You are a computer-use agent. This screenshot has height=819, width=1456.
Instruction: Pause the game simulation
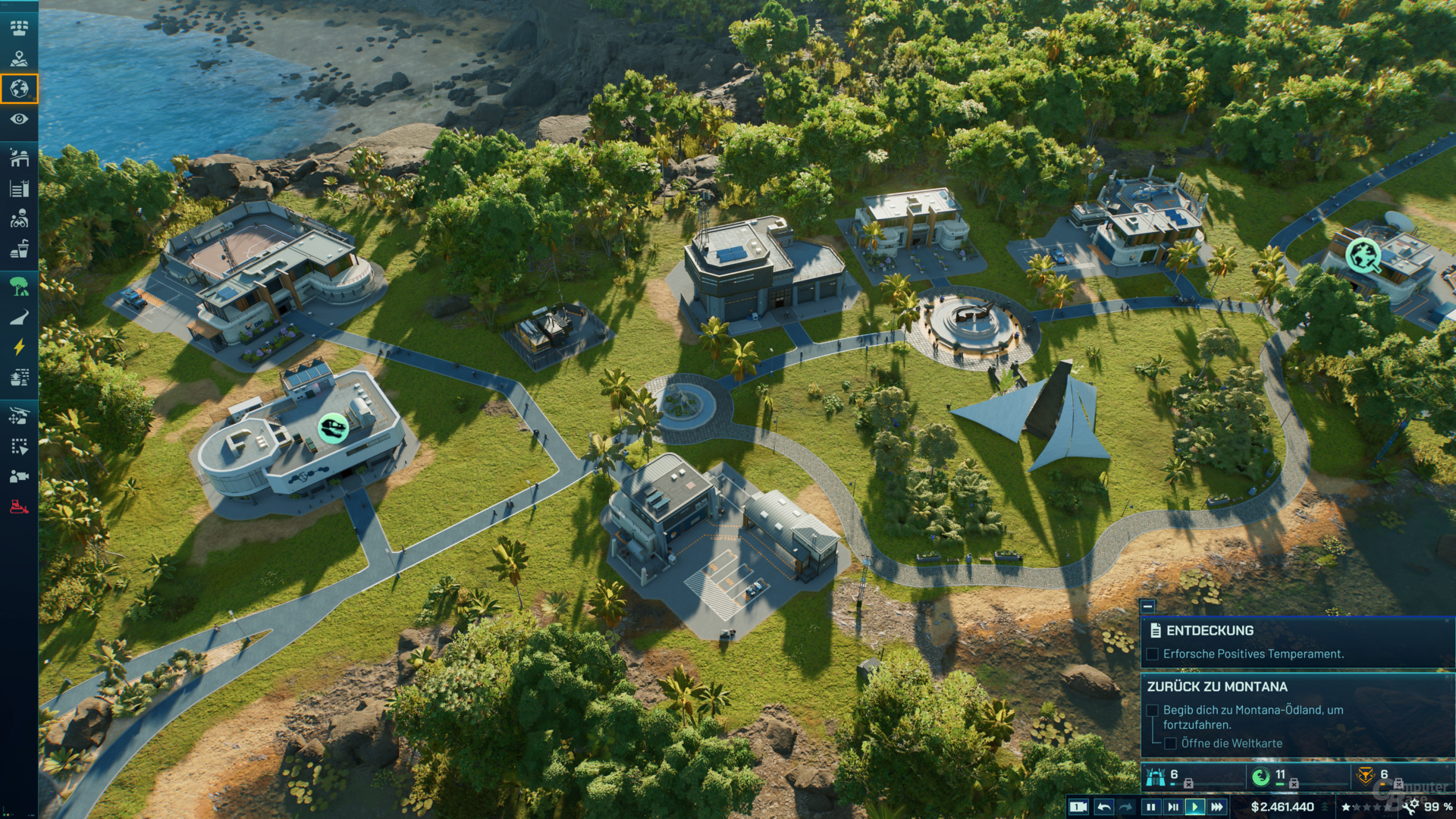point(1150,807)
